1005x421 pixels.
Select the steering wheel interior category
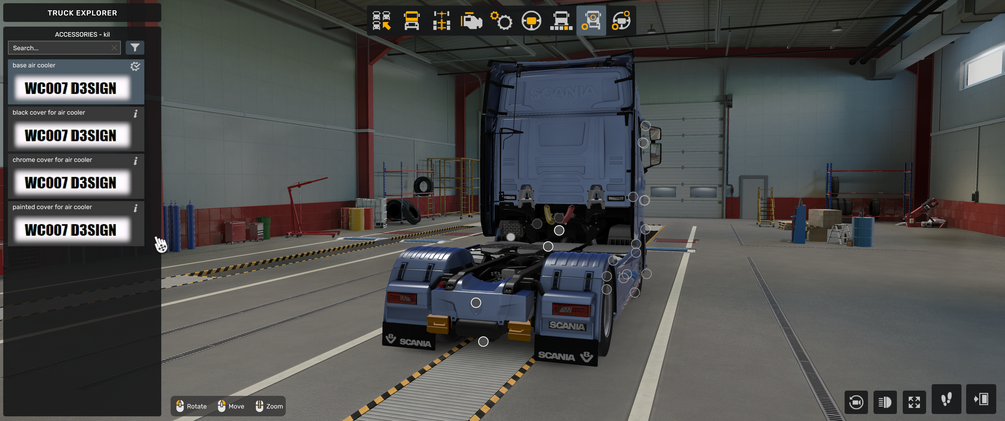[x=531, y=20]
